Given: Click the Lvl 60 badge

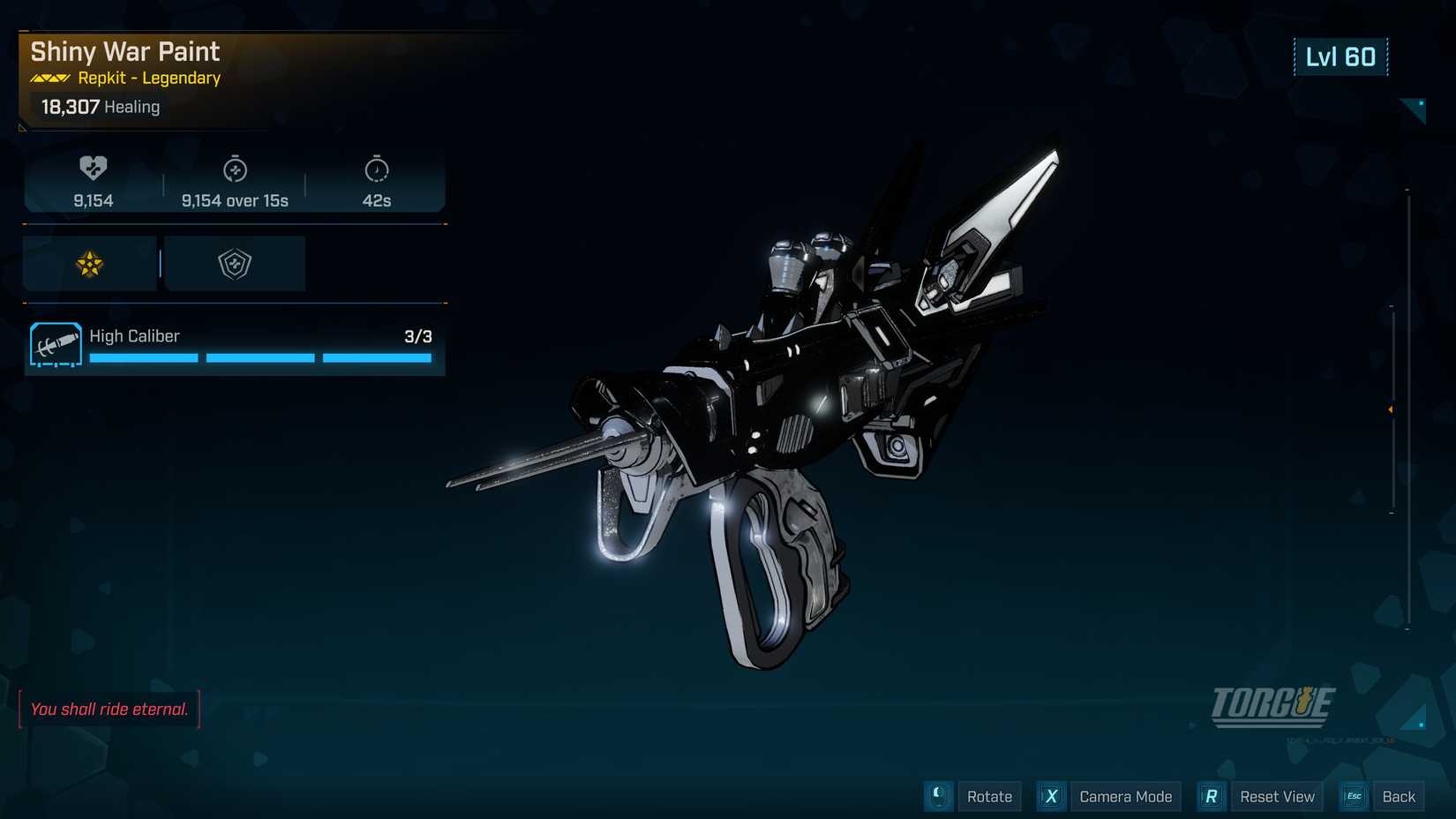Looking at the screenshot, I should (x=1341, y=56).
